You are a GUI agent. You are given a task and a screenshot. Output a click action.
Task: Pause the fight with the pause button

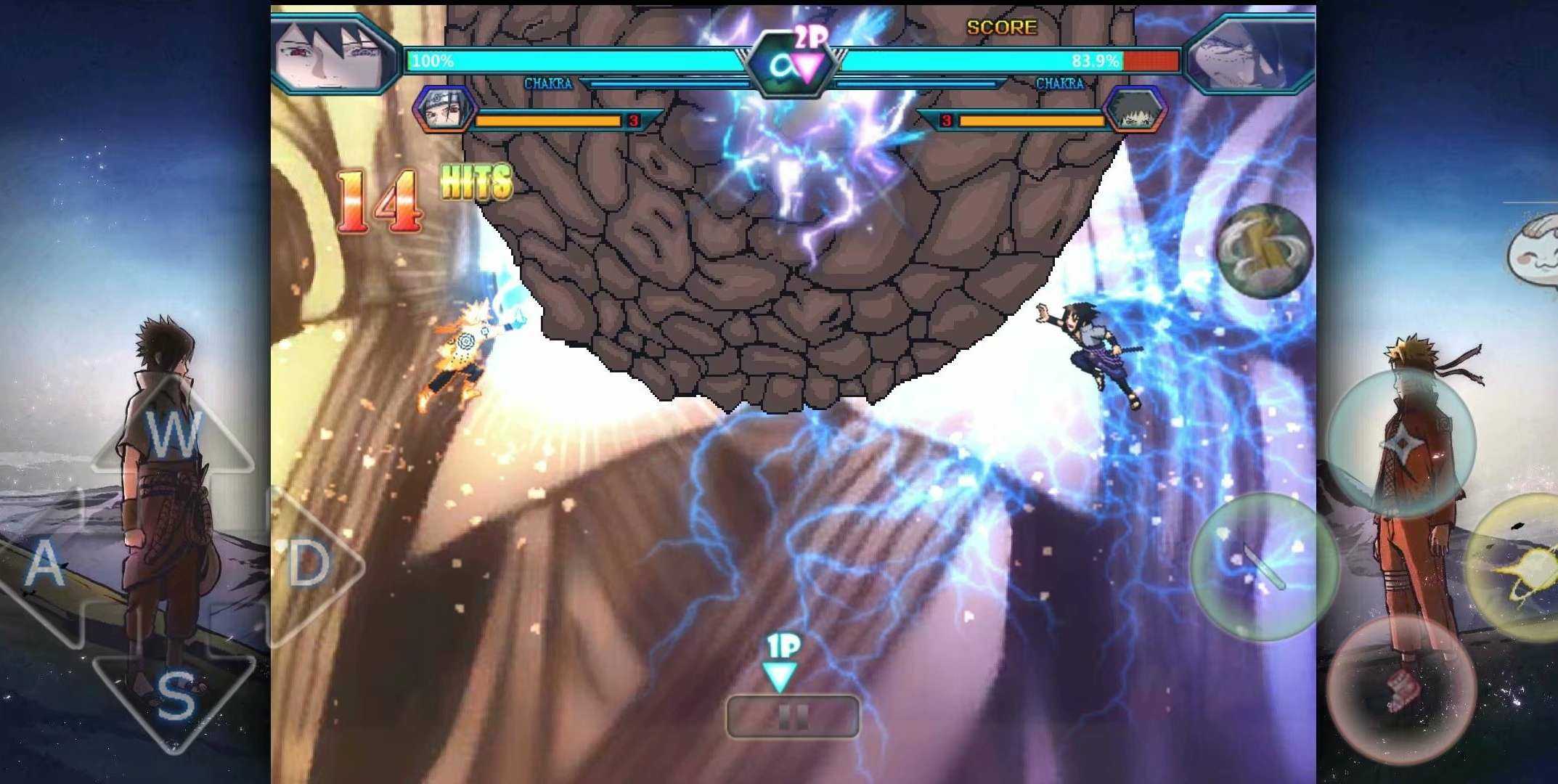(793, 717)
